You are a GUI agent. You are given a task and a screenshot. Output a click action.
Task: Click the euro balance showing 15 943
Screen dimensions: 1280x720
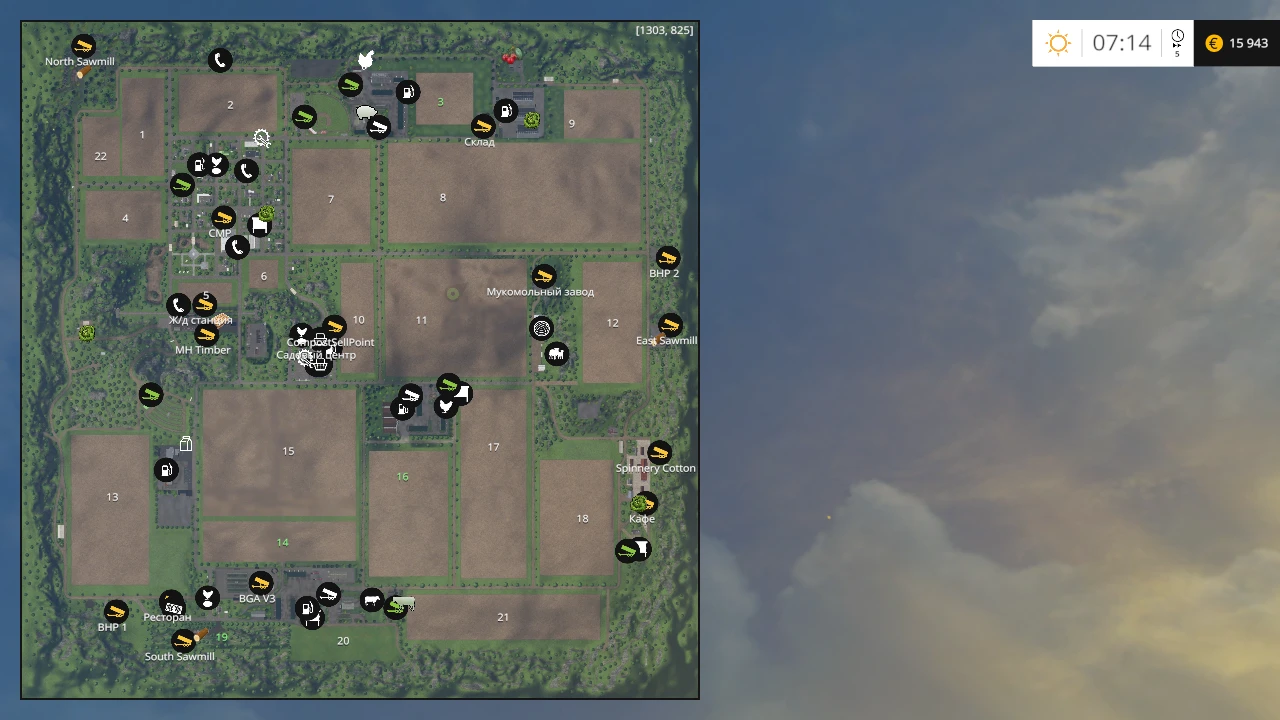pos(1237,43)
